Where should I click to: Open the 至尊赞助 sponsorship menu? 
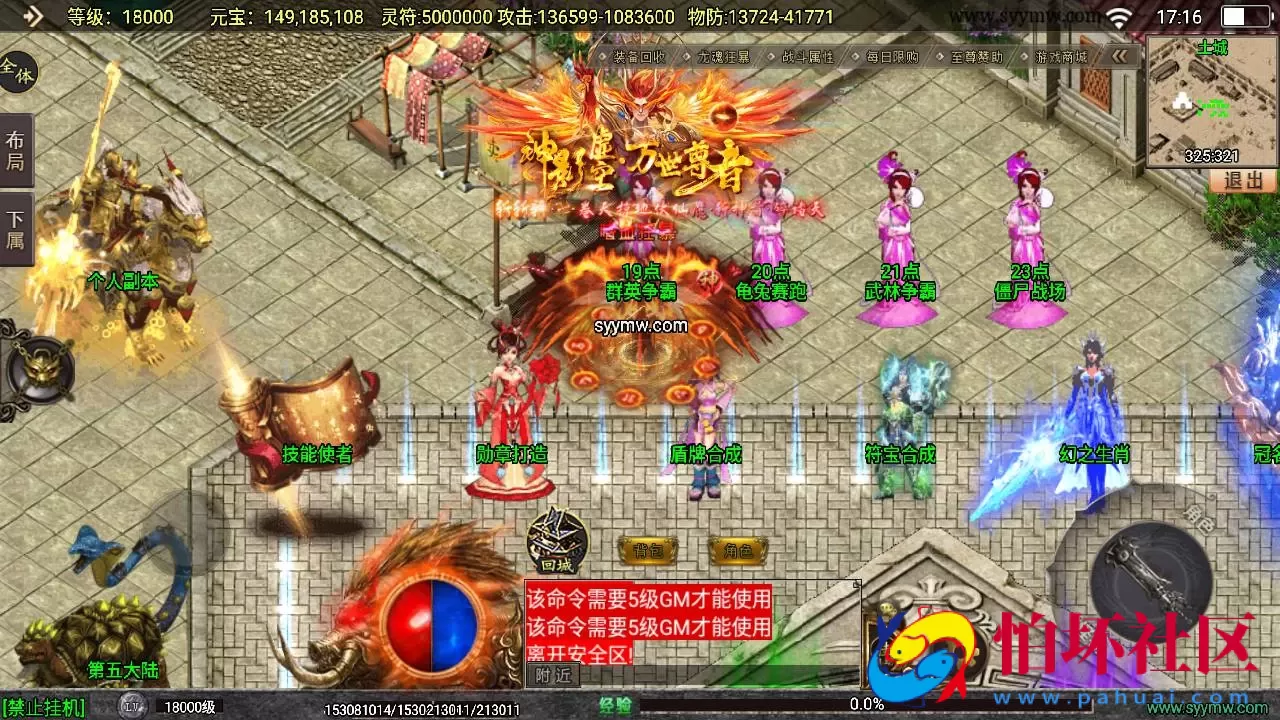point(976,57)
